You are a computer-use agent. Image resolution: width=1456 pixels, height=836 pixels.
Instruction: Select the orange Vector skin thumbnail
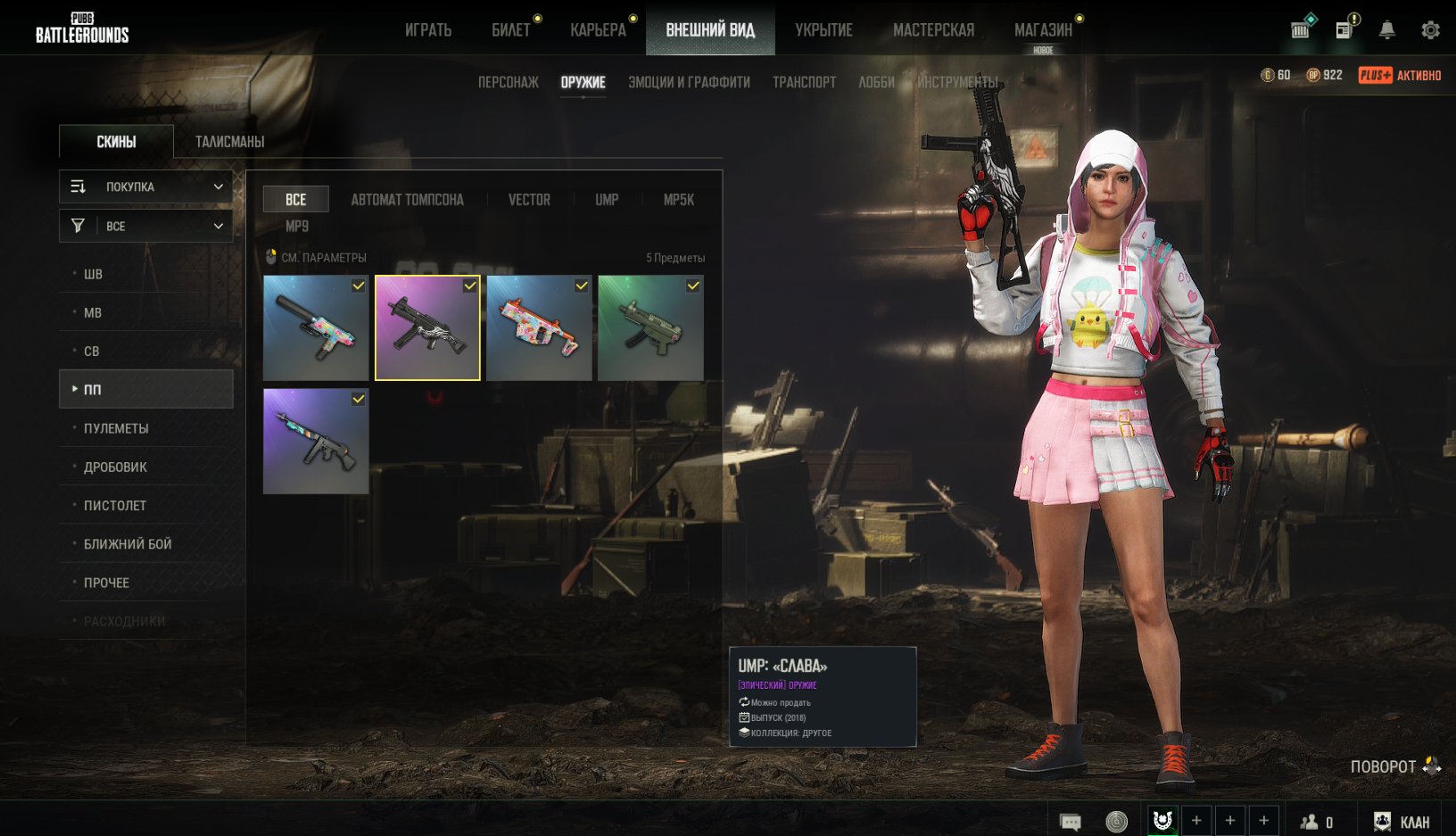539,327
